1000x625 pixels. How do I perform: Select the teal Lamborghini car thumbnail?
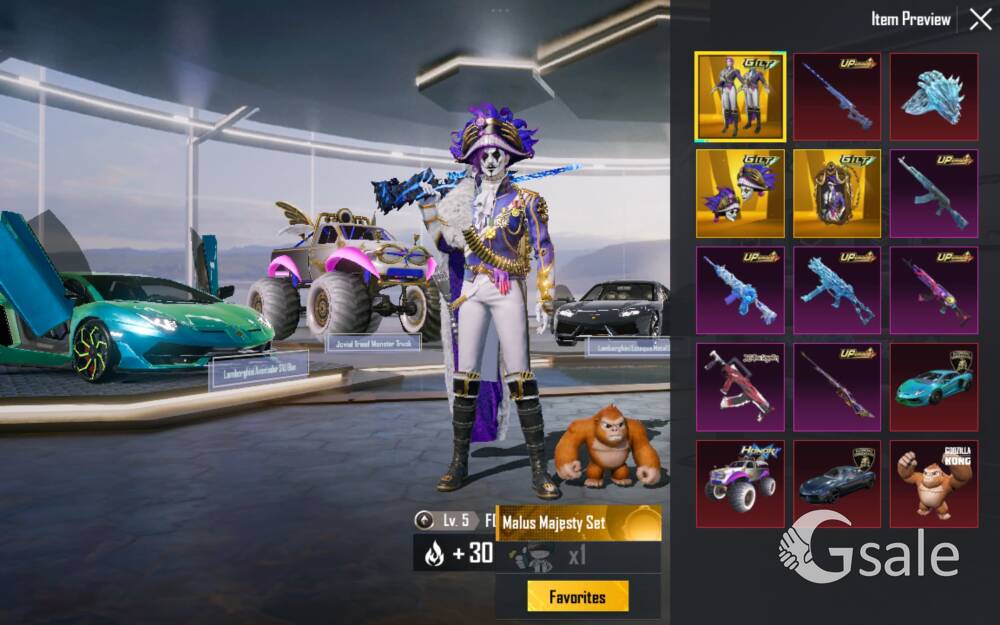coord(934,387)
